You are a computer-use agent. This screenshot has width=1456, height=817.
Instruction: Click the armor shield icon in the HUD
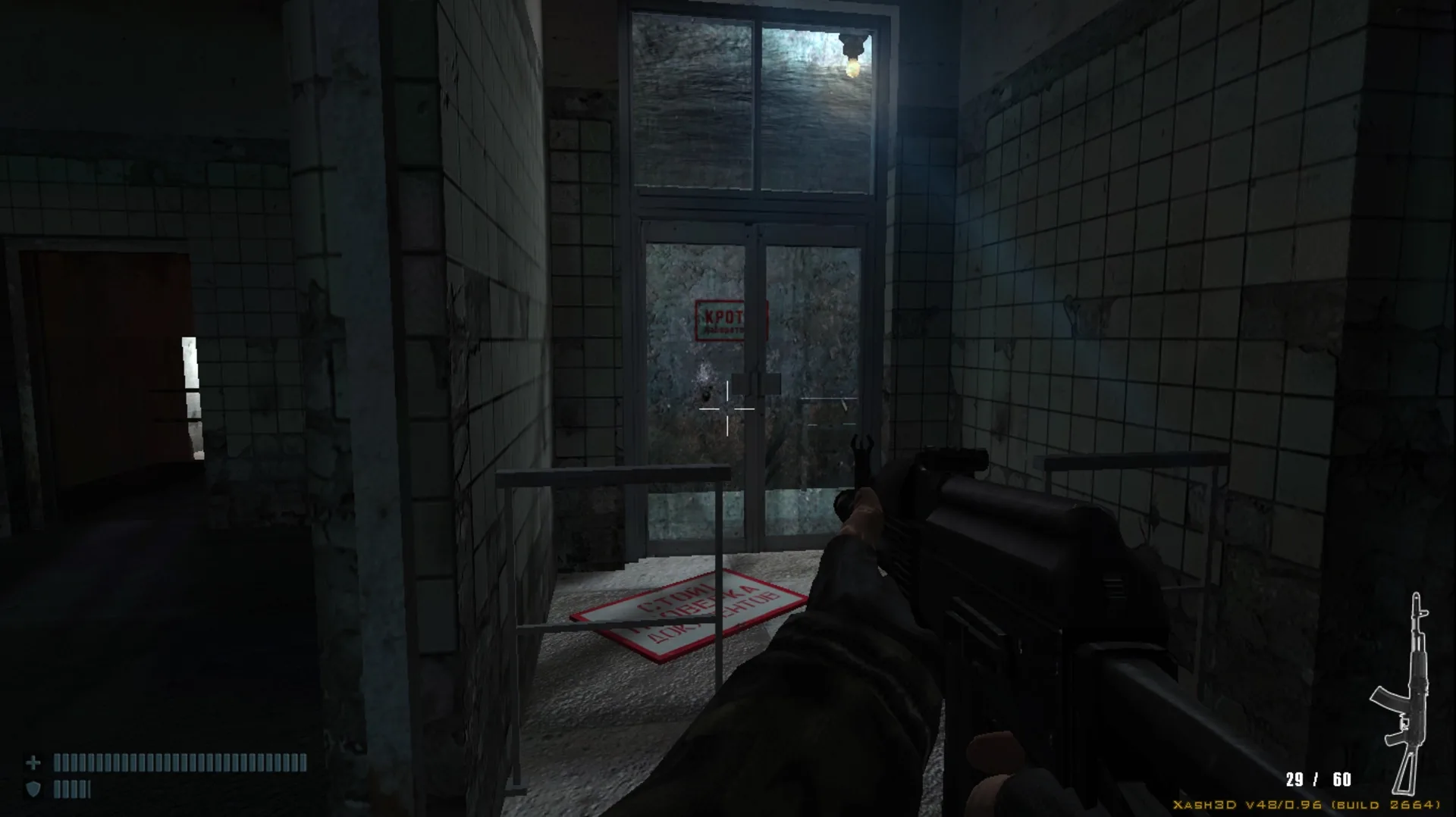34,786
